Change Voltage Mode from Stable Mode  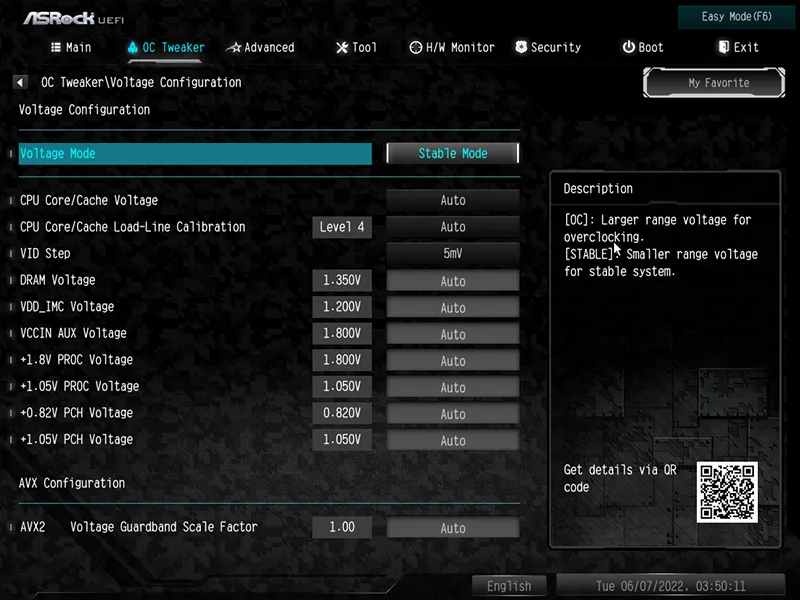tap(453, 154)
